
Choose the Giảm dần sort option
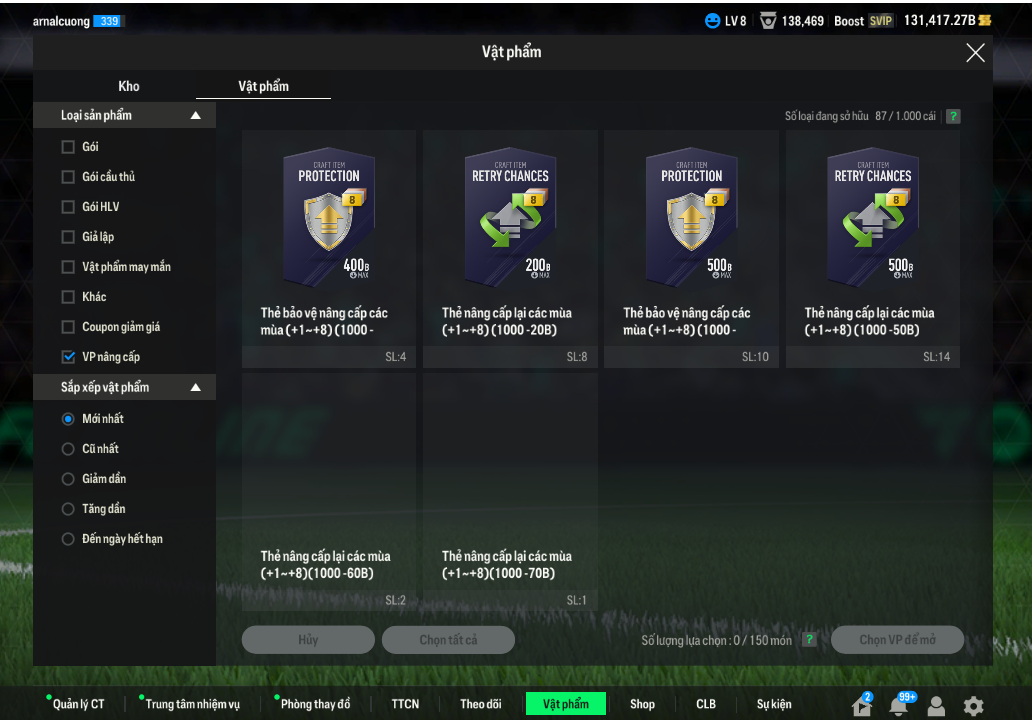[68, 479]
